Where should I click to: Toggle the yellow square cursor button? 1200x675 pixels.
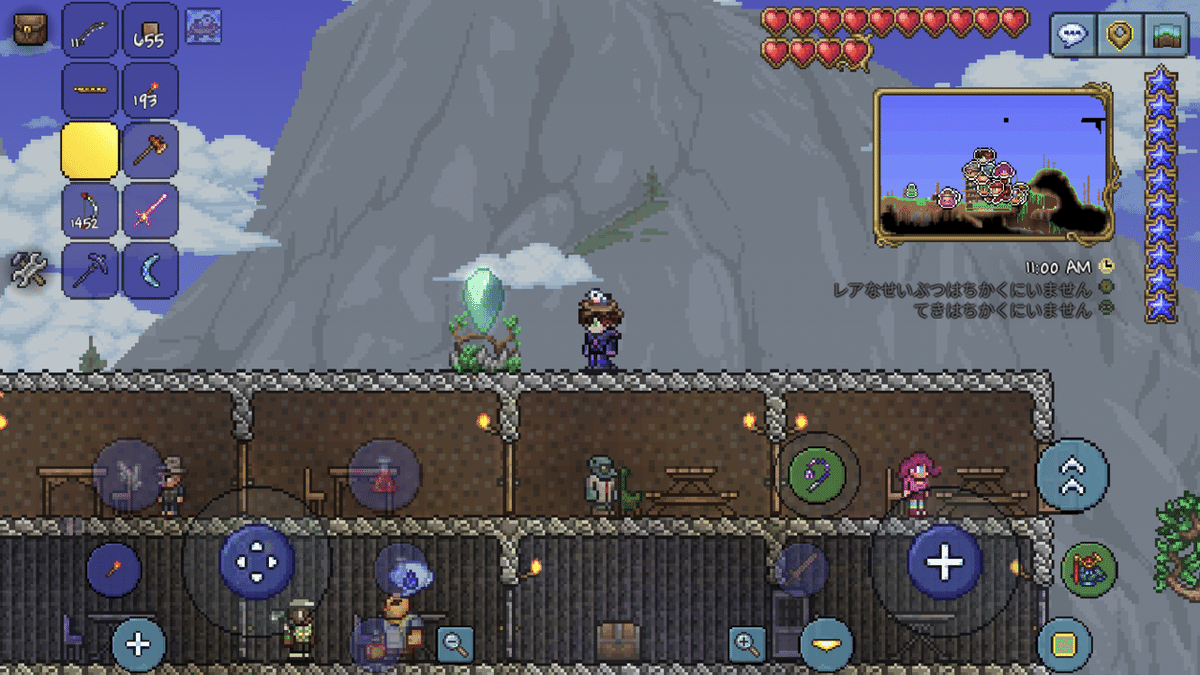(1065, 643)
